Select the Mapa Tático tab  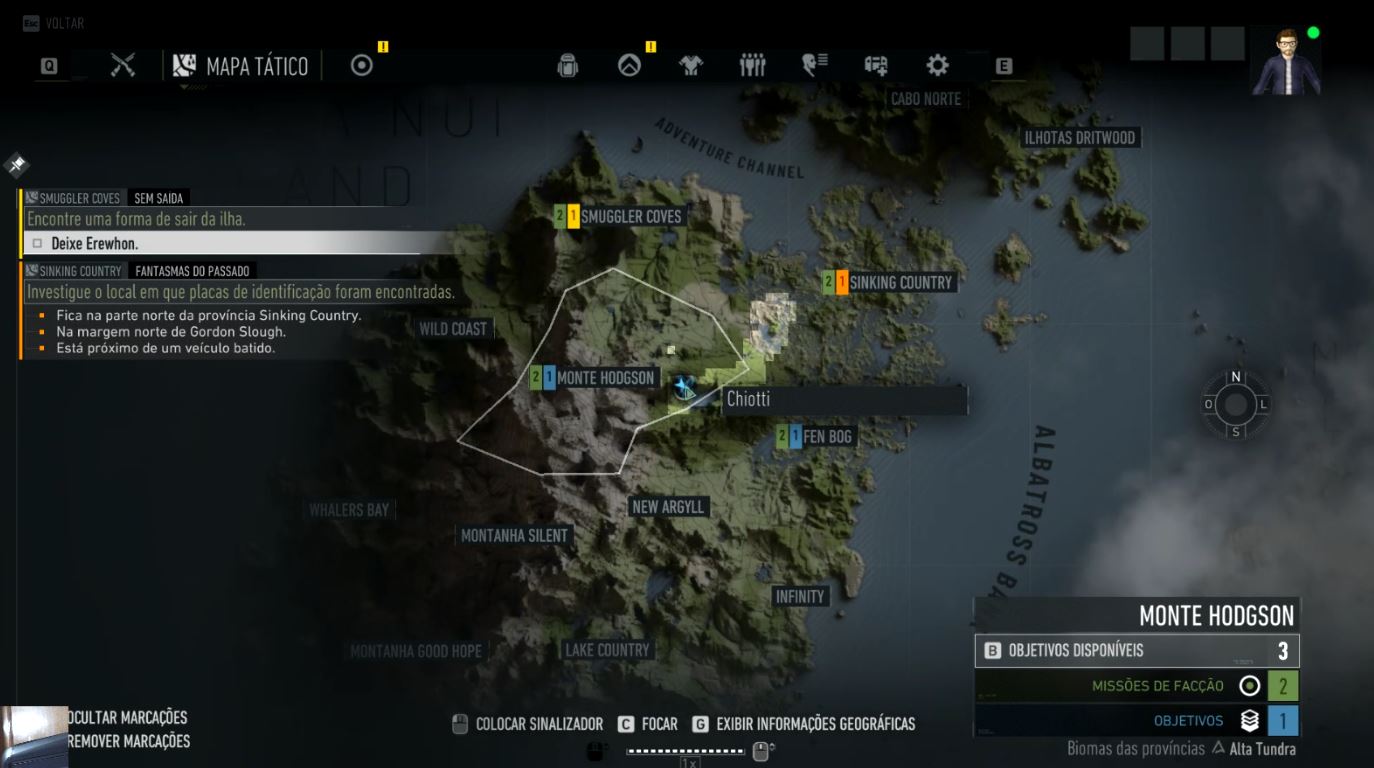pyautogui.click(x=241, y=67)
